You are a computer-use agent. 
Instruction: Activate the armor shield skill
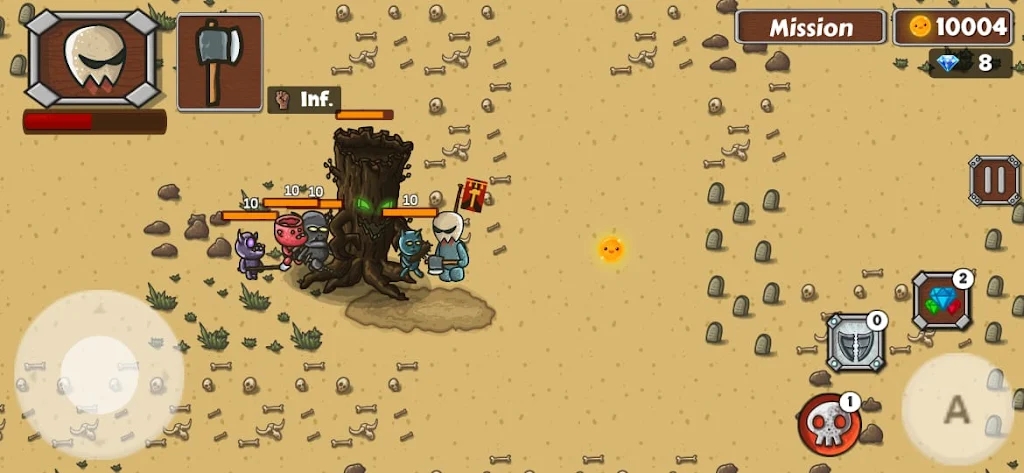(x=854, y=343)
